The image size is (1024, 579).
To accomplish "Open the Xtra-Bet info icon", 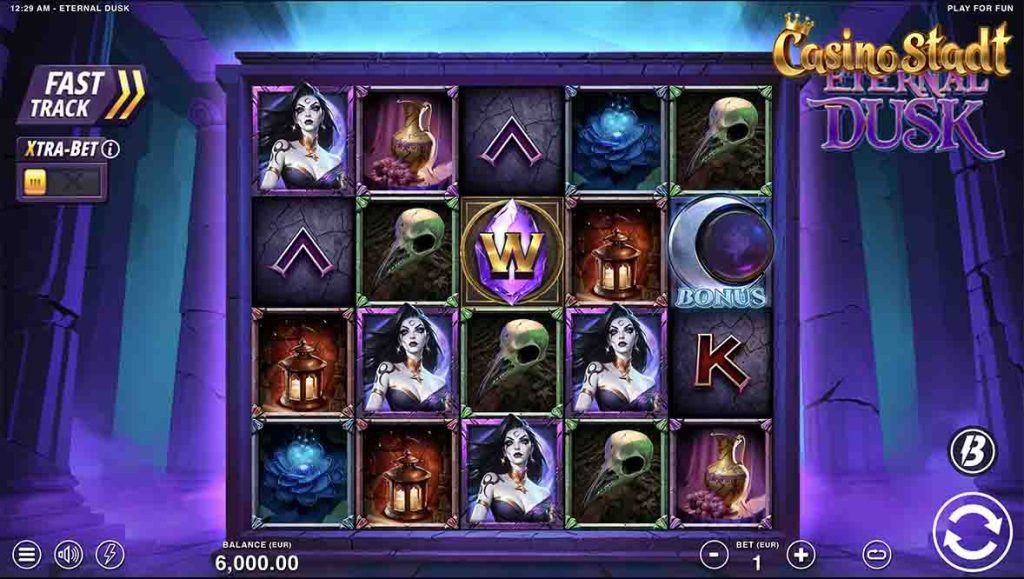I will pos(111,149).
